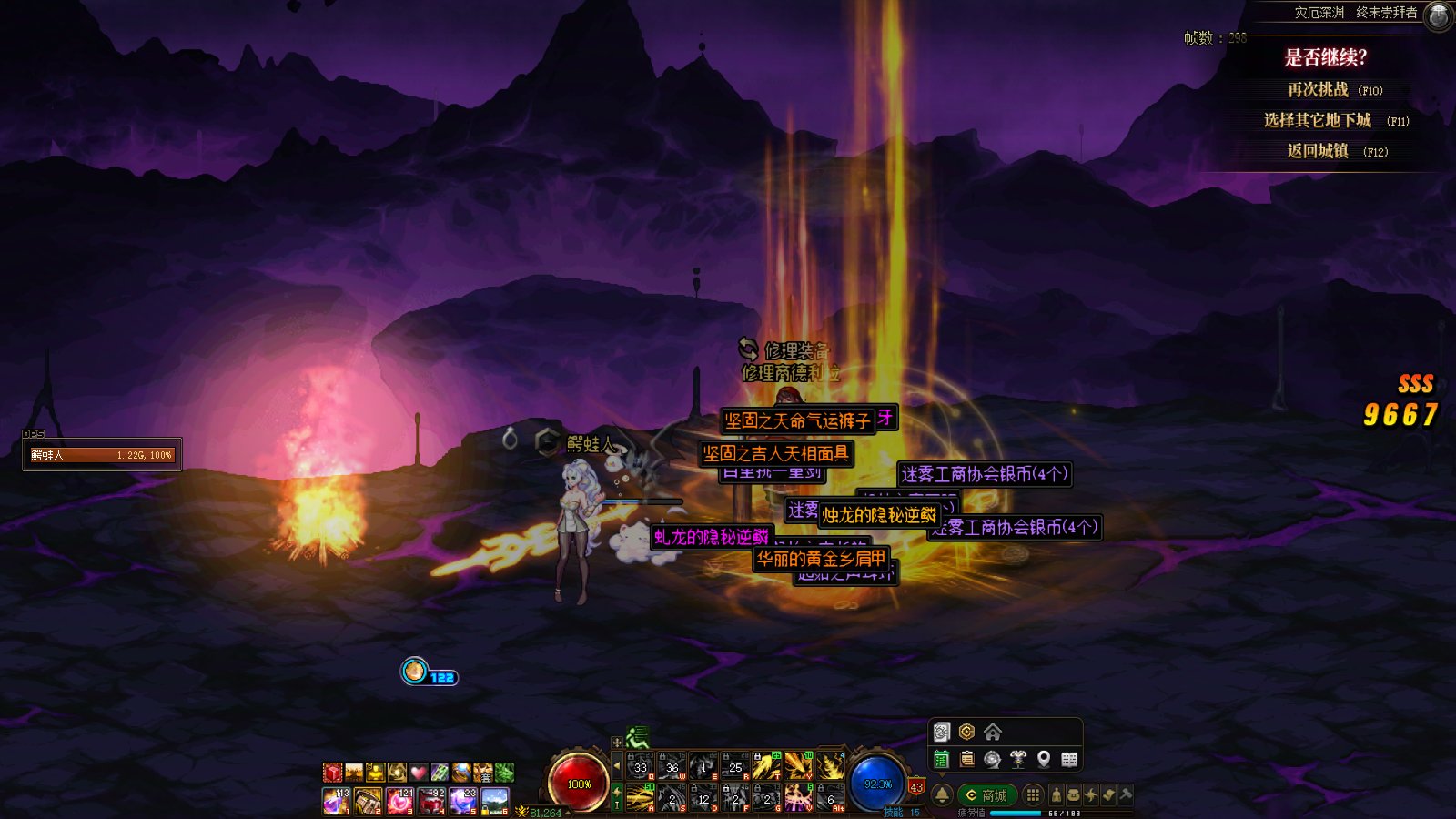
Task: Click 返回城镇 to return to town
Action: (1318, 151)
